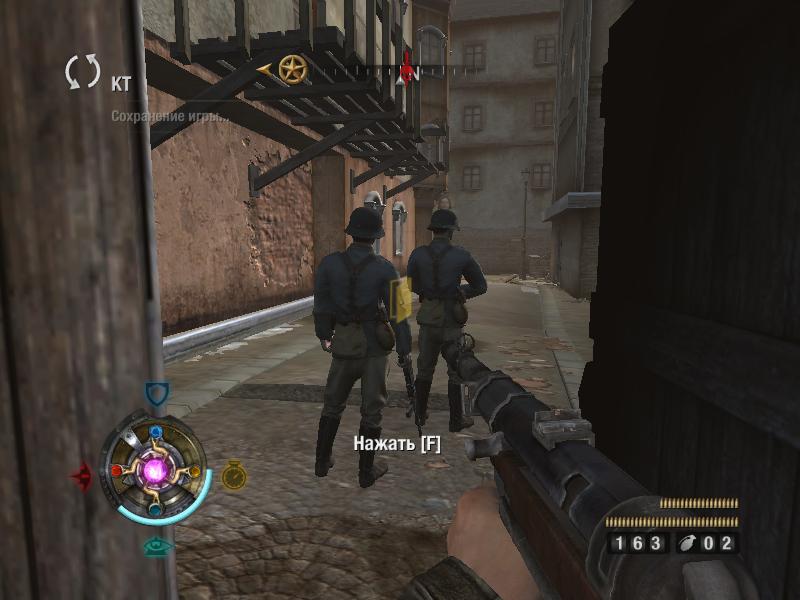Screen dimensions: 800x600
Task: Select the gold star objective marker on compass
Action: [x=292, y=69]
